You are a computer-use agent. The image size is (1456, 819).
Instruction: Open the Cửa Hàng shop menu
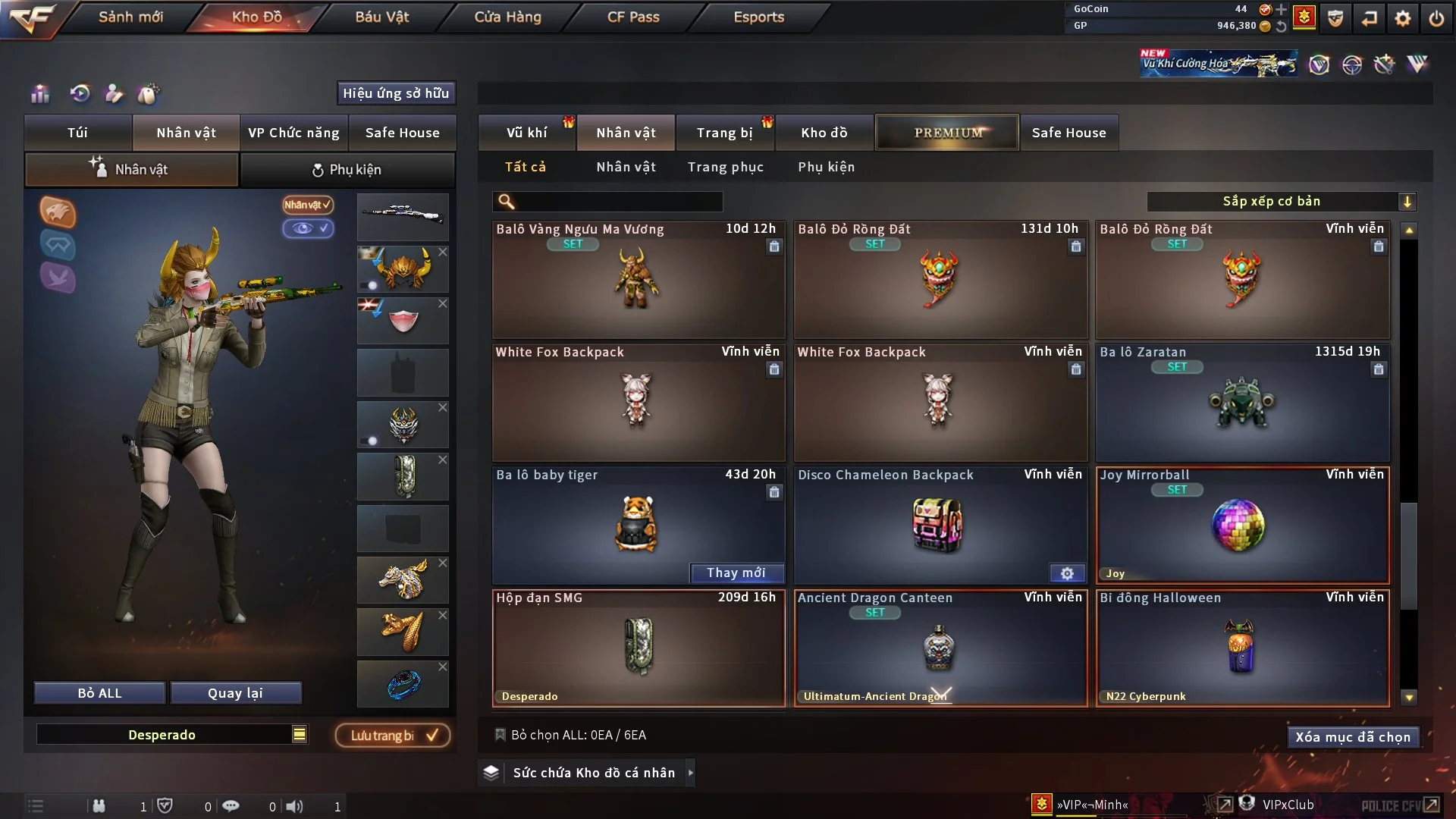coord(507,17)
